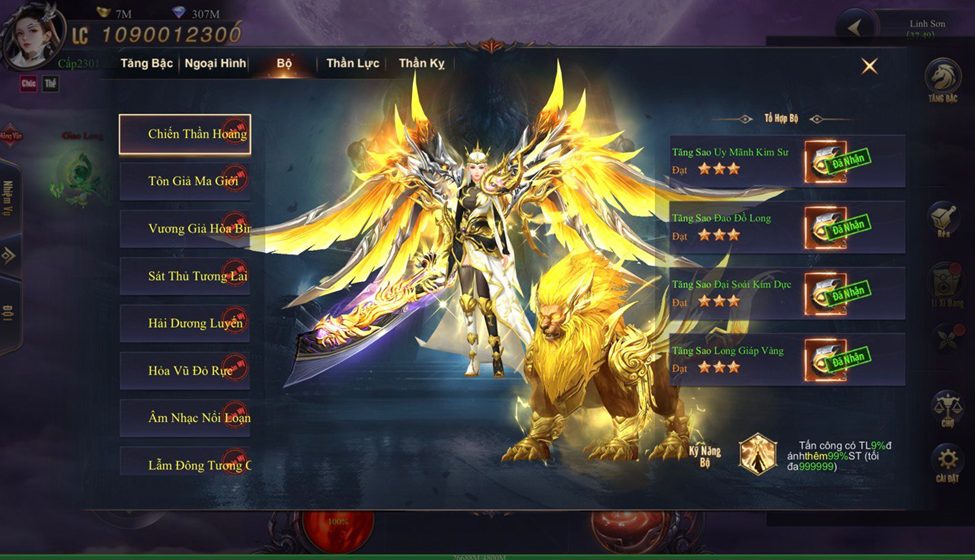Close the set panel with the X
This screenshot has height=560, width=975.
[x=869, y=66]
